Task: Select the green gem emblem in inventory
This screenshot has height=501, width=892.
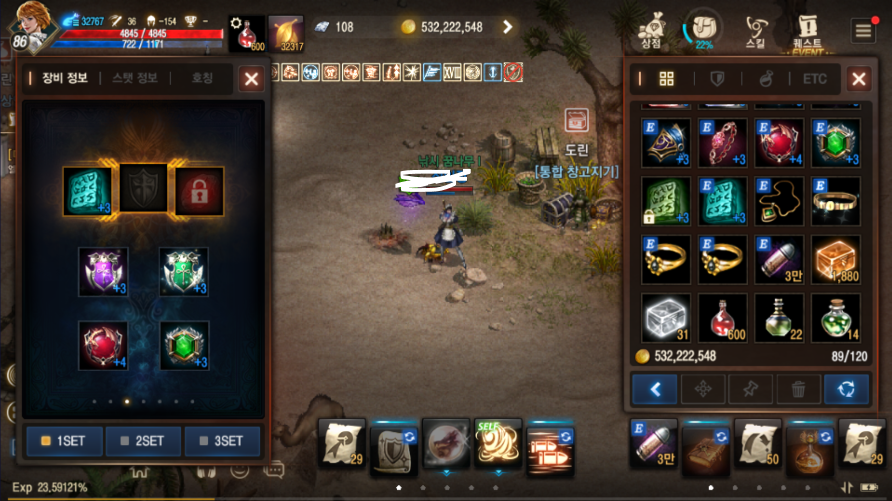Action: tap(835, 142)
